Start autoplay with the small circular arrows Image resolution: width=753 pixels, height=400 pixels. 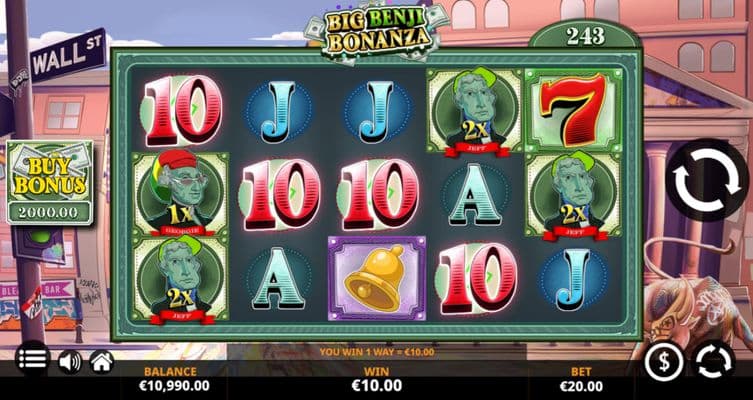tap(714, 361)
